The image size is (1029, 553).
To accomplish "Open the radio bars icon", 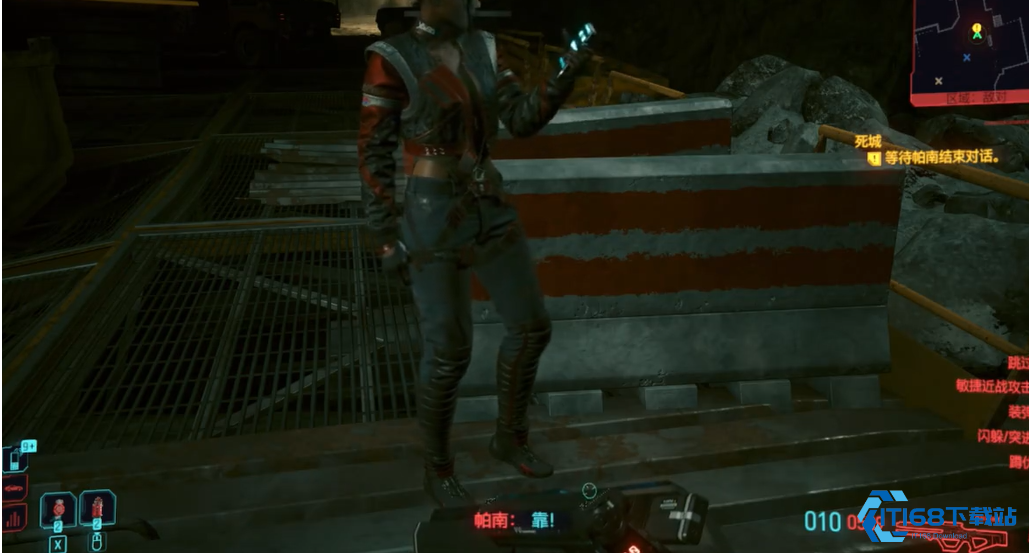I will [x=16, y=518].
